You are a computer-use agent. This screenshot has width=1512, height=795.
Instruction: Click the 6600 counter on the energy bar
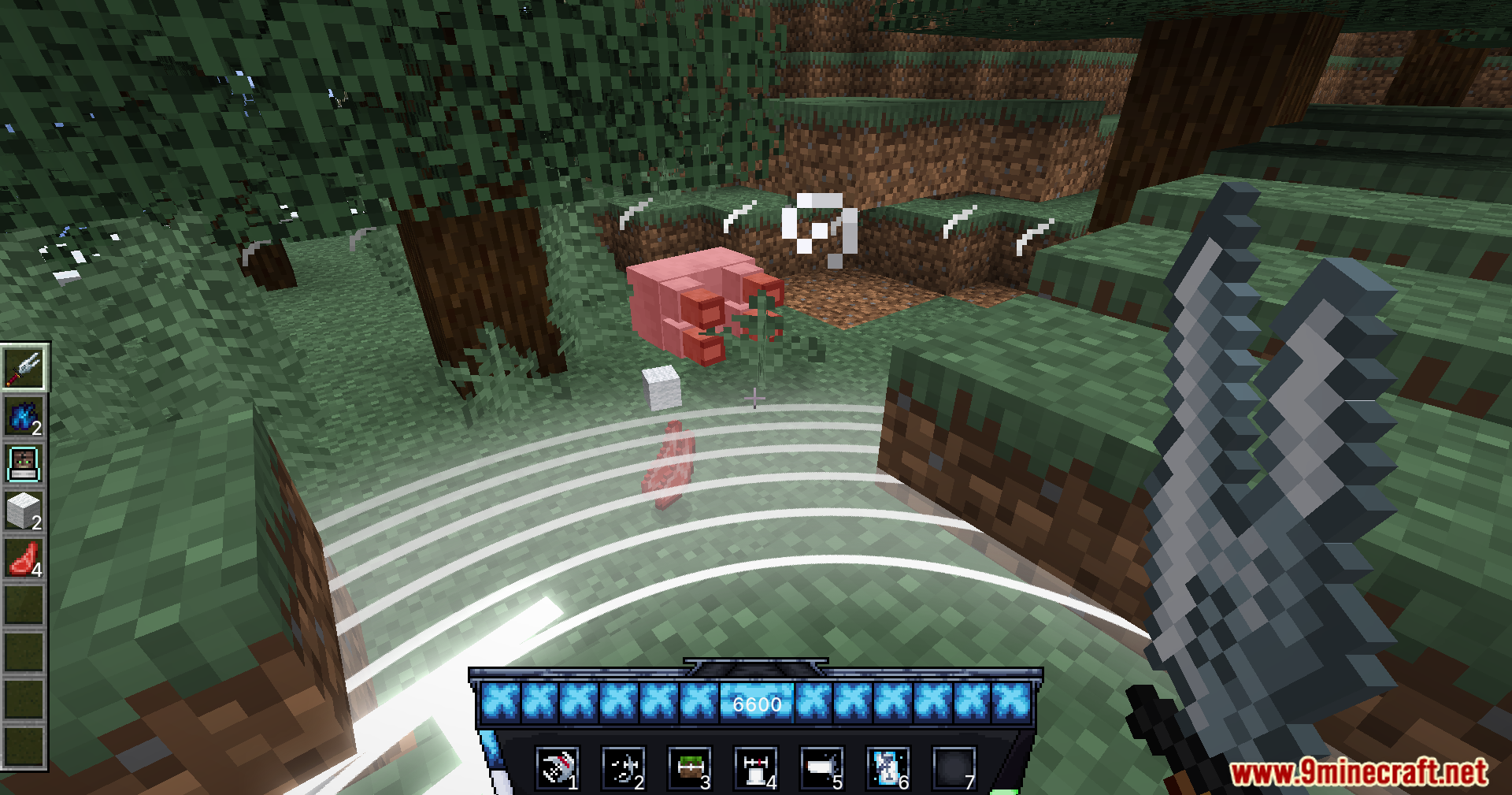tap(756, 704)
